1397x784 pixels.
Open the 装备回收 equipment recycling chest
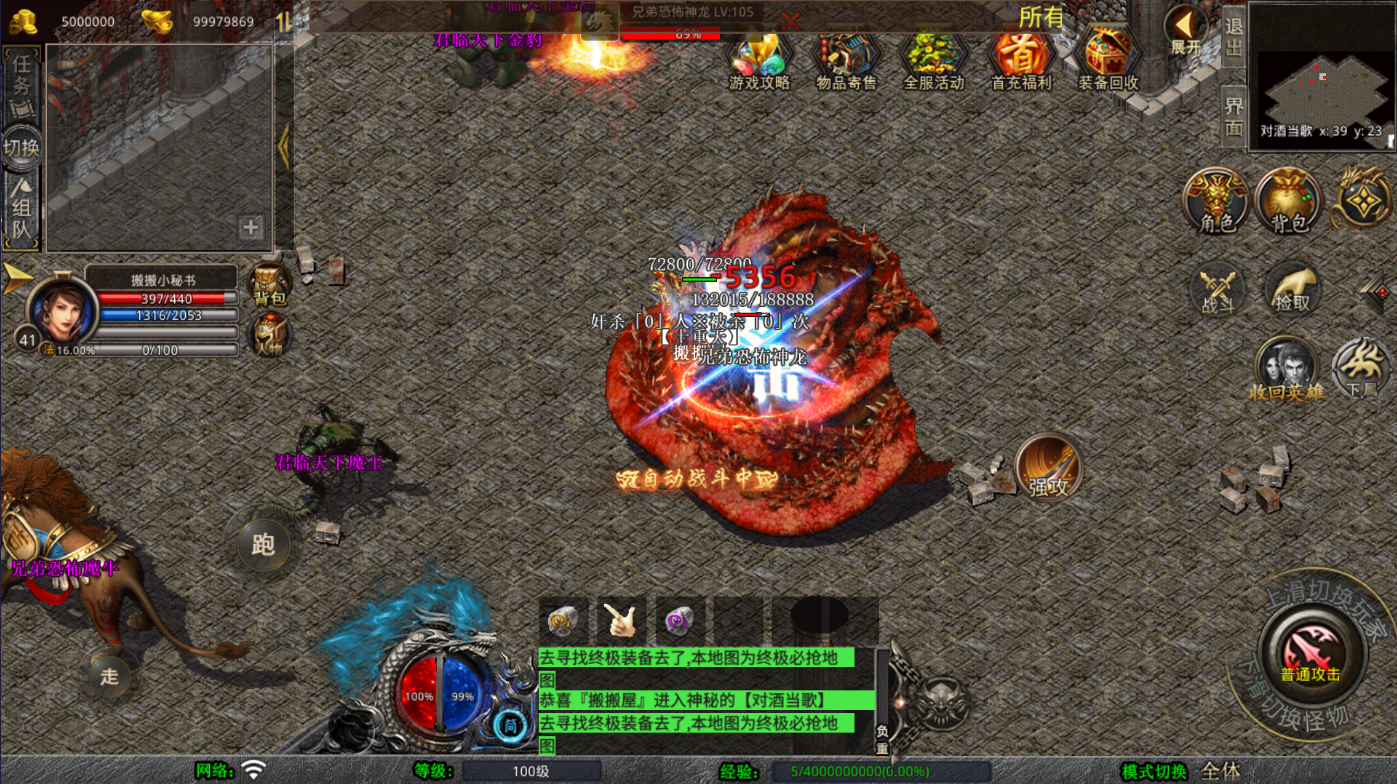click(1108, 60)
